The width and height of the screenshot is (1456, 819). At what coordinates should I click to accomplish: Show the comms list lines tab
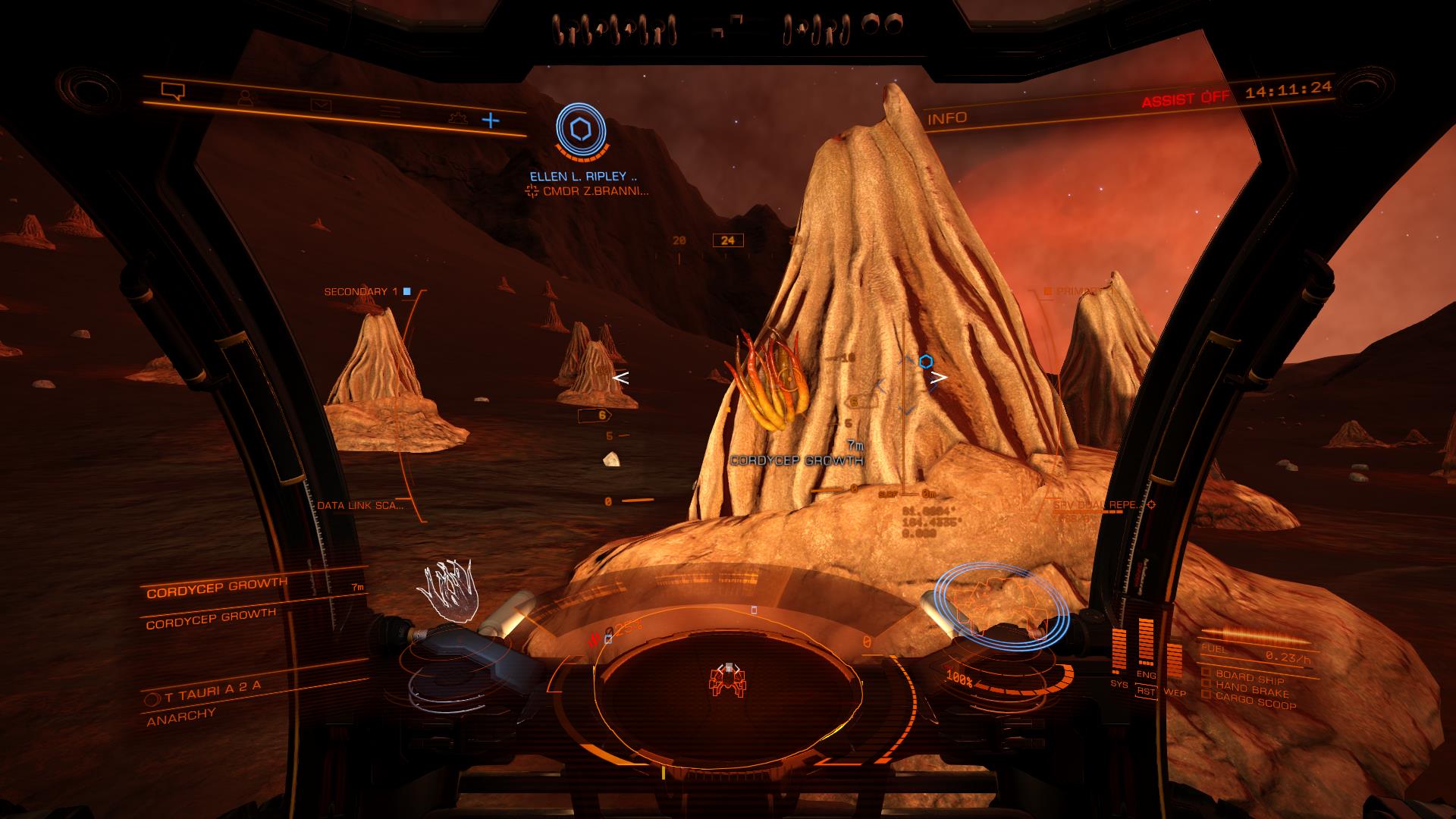pyautogui.click(x=390, y=111)
